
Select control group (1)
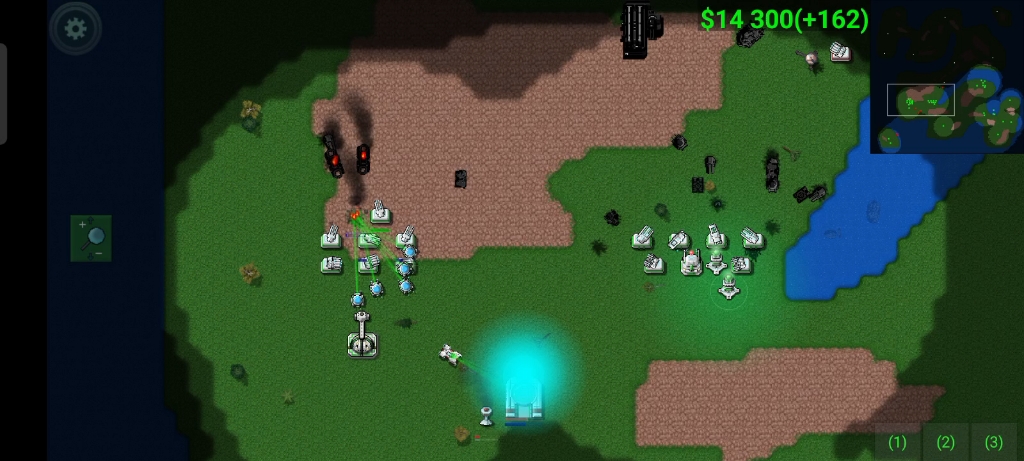tap(897, 441)
